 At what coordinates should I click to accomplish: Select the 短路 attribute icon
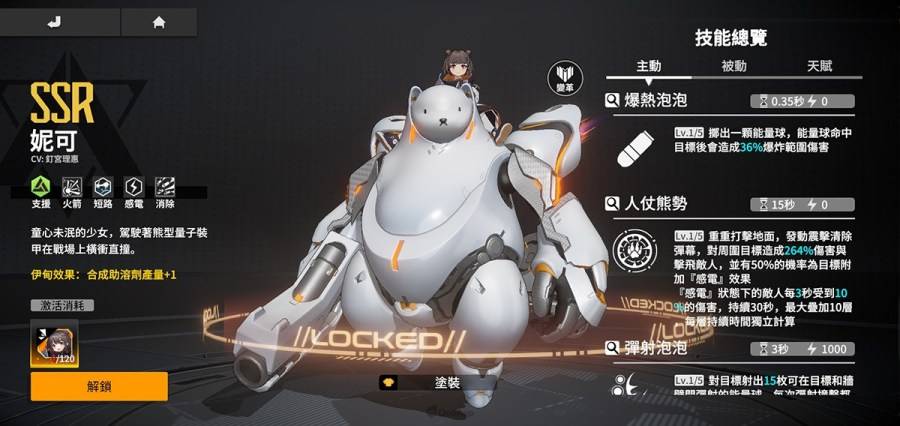[x=103, y=186]
